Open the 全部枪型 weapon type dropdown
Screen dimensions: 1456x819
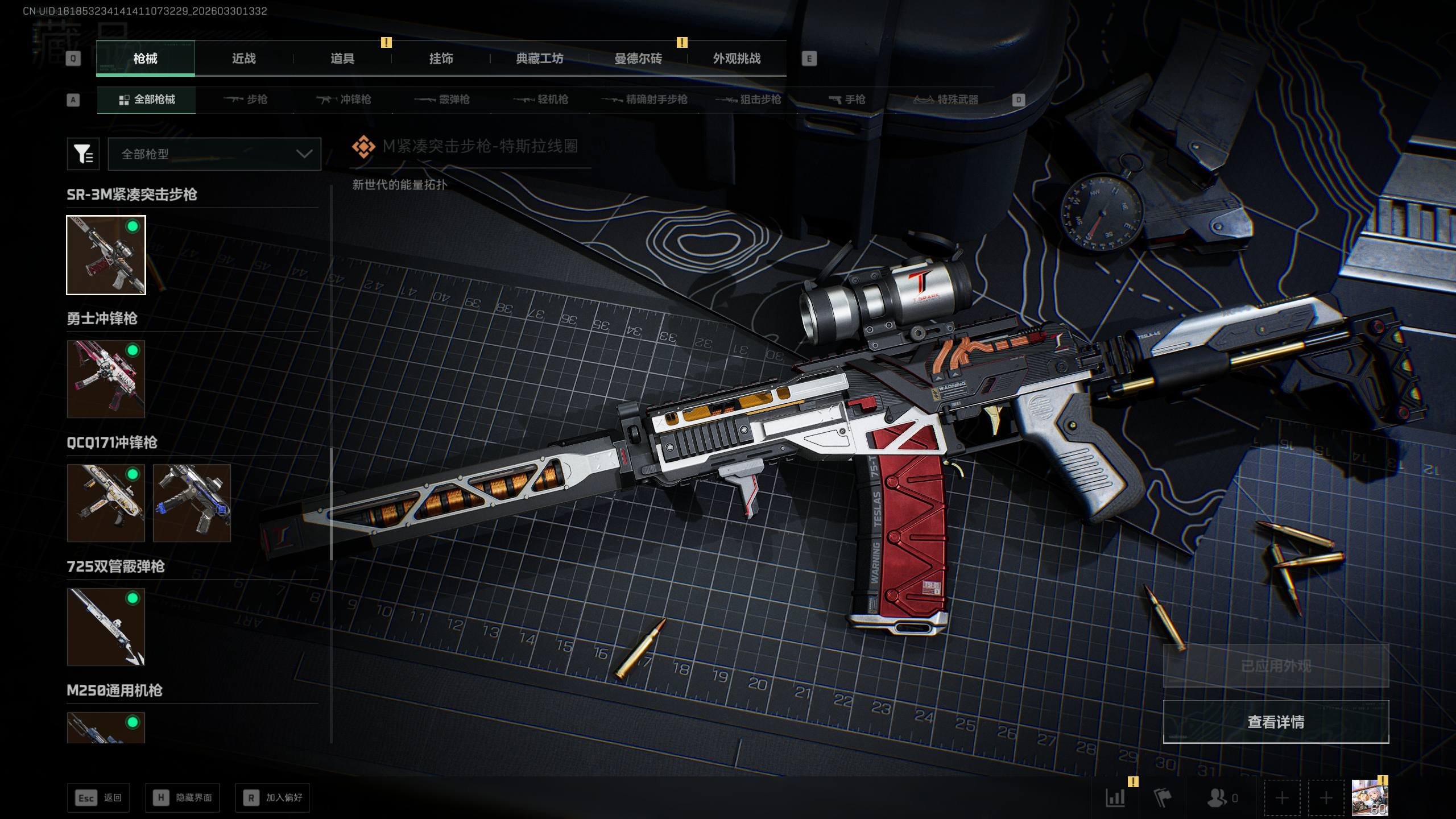click(214, 154)
